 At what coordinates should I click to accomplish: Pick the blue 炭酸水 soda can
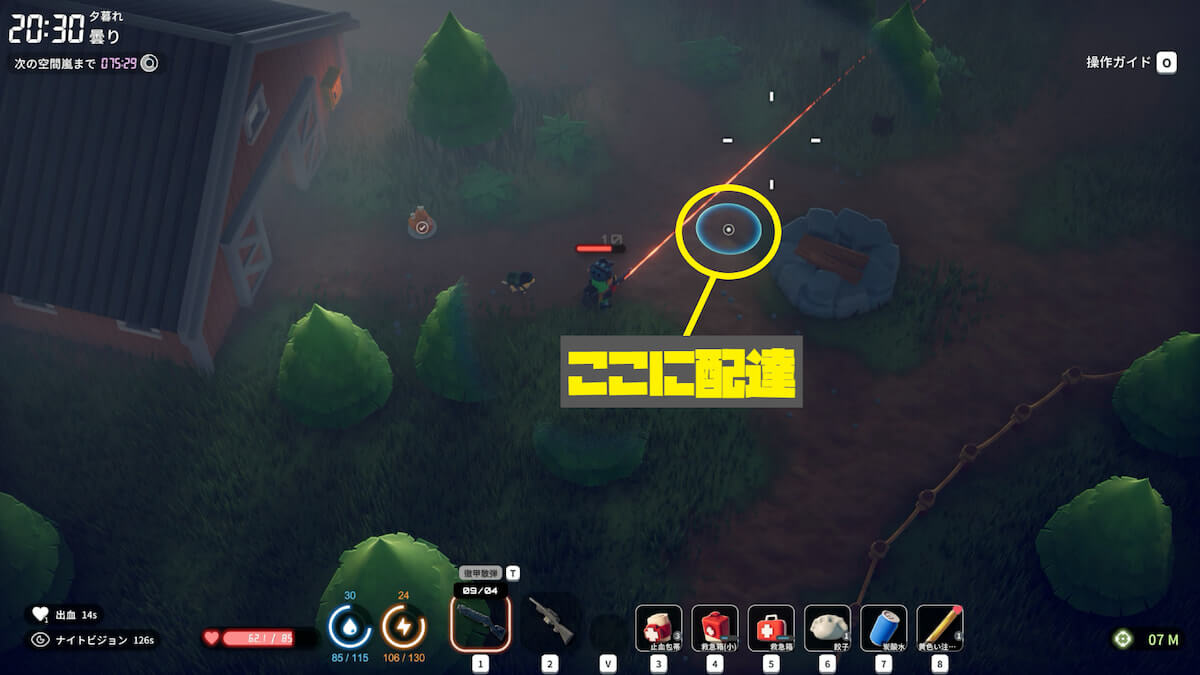tap(883, 627)
